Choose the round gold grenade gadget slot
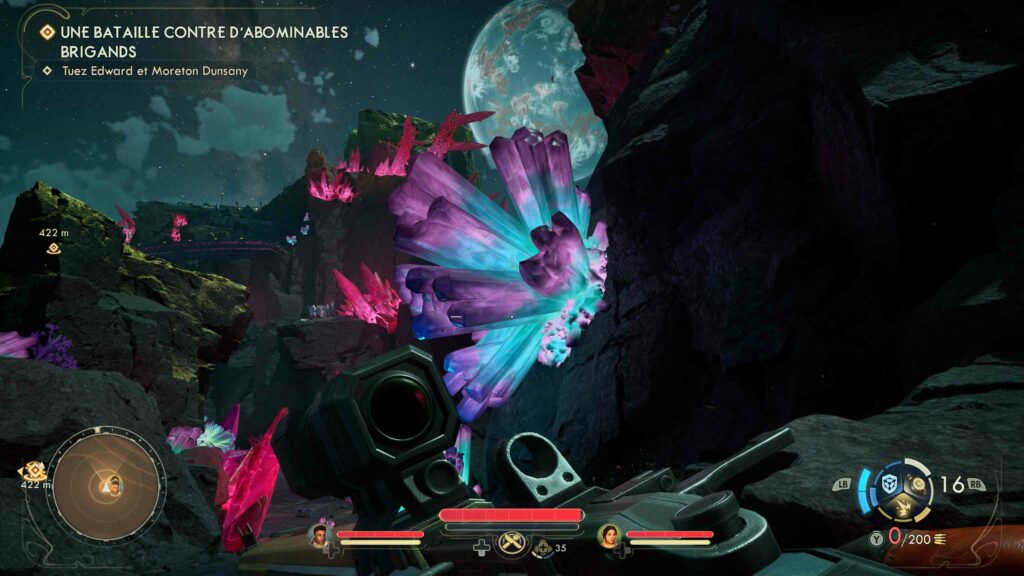This screenshot has height=576, width=1024. 917,484
